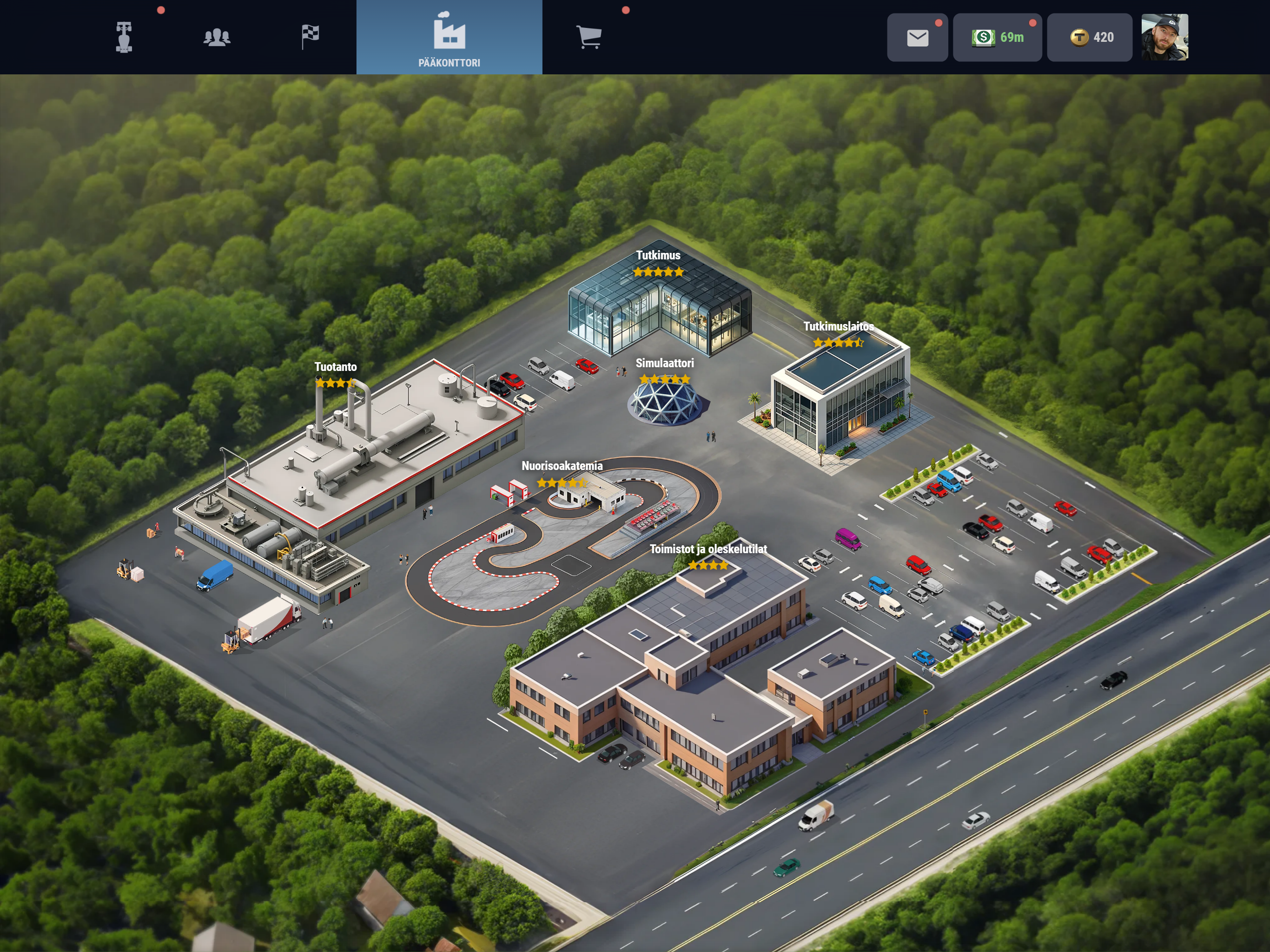1270x952 pixels.
Task: Open the checkered flag race tab
Action: click(310, 37)
